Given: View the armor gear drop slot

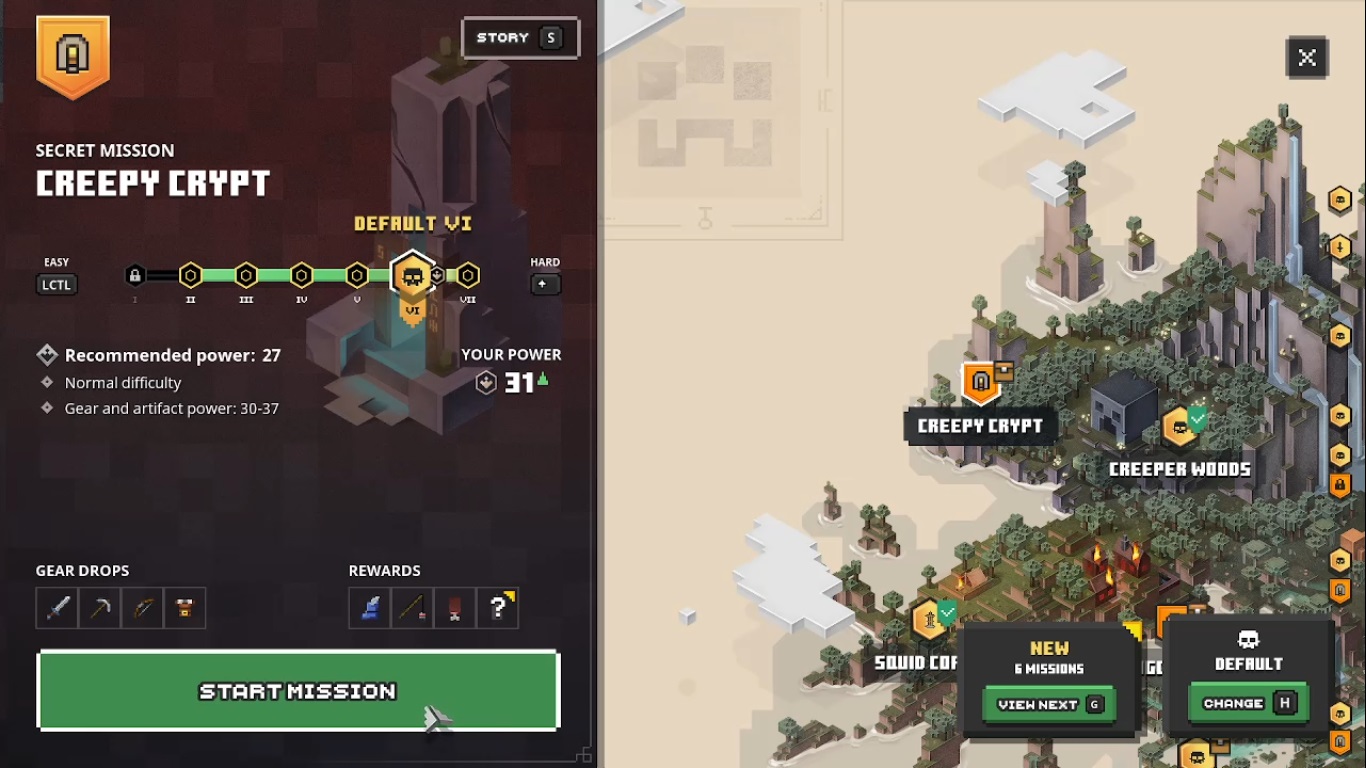Looking at the screenshot, I should [185, 608].
